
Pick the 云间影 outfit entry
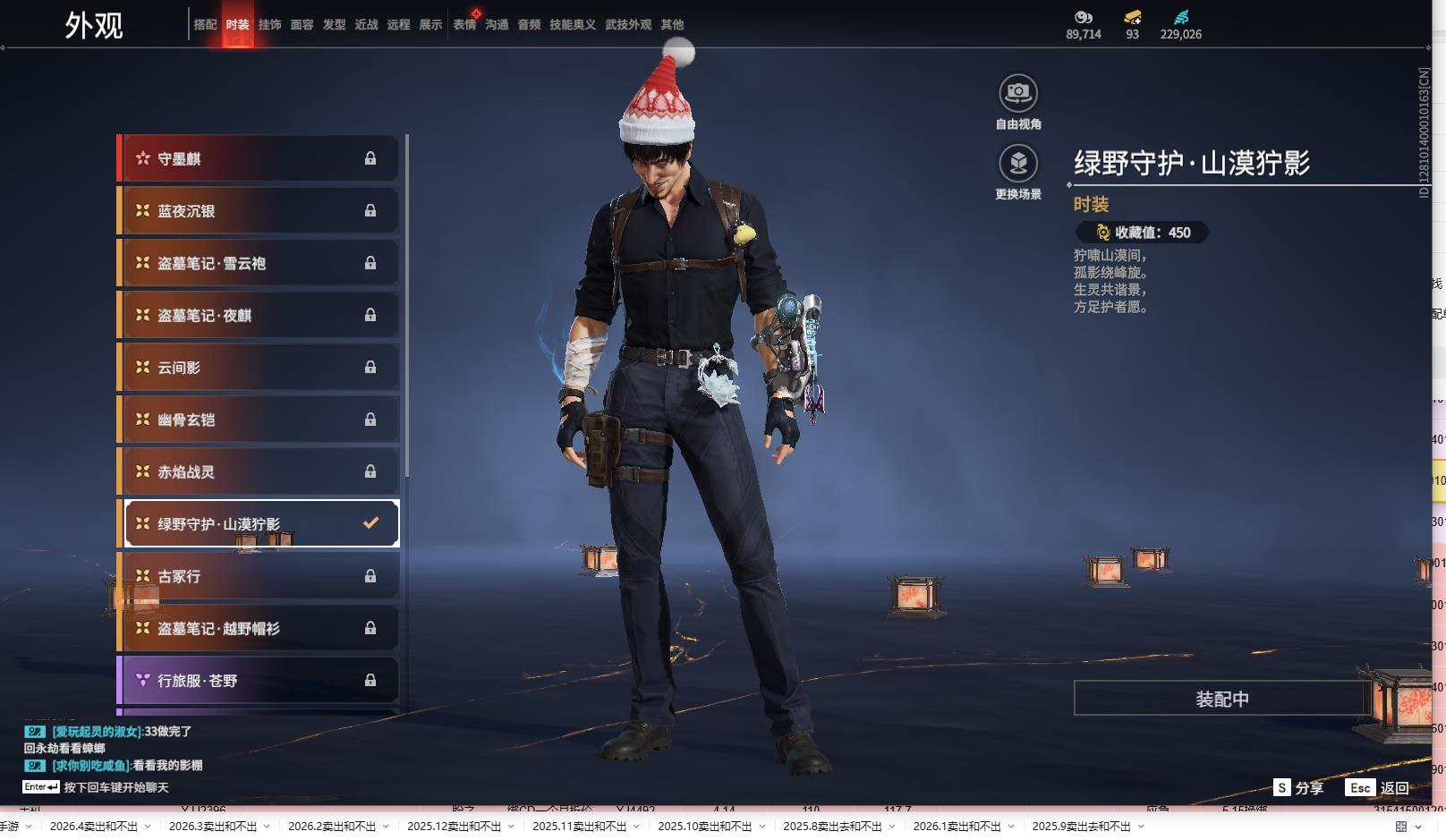258,368
